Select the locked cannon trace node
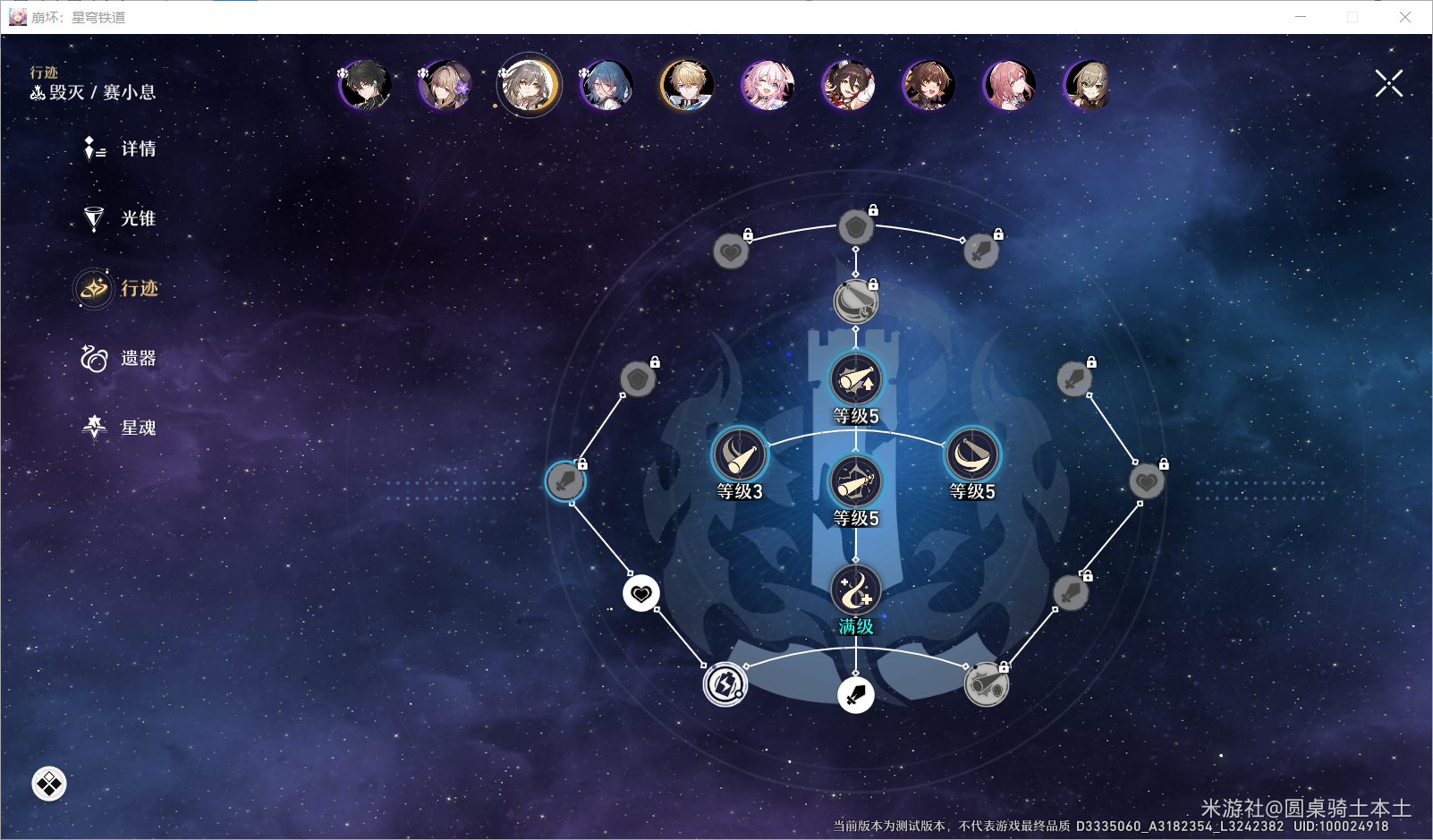Image resolution: width=1433 pixels, height=840 pixels. click(x=986, y=685)
